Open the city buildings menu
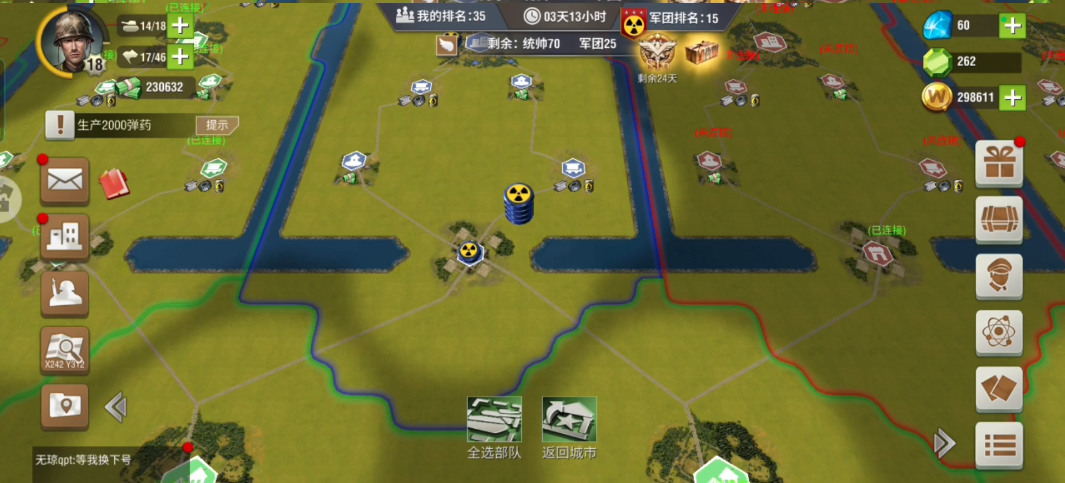Viewport: 1065px width, 483px height. click(x=65, y=237)
